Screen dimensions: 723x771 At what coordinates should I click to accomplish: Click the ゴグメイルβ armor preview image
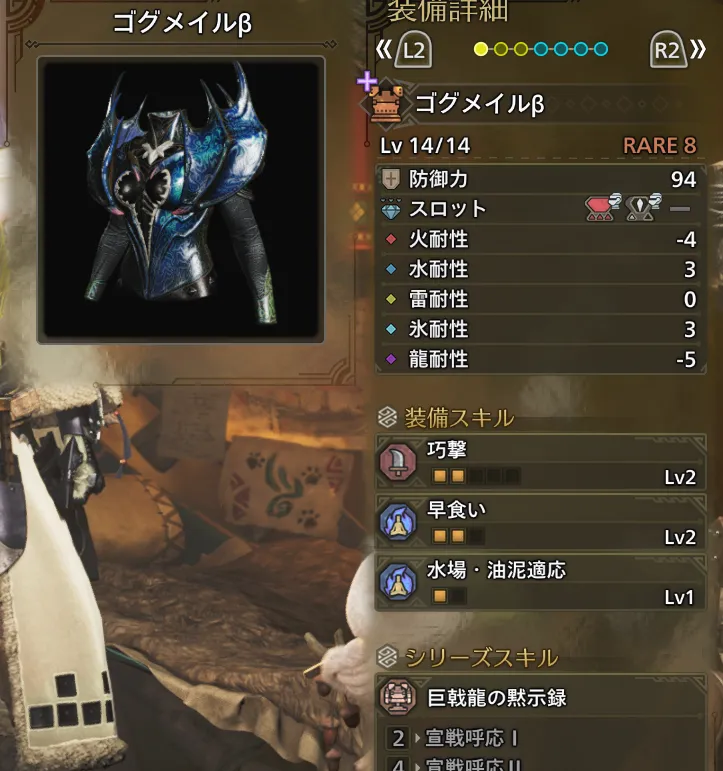(x=181, y=199)
